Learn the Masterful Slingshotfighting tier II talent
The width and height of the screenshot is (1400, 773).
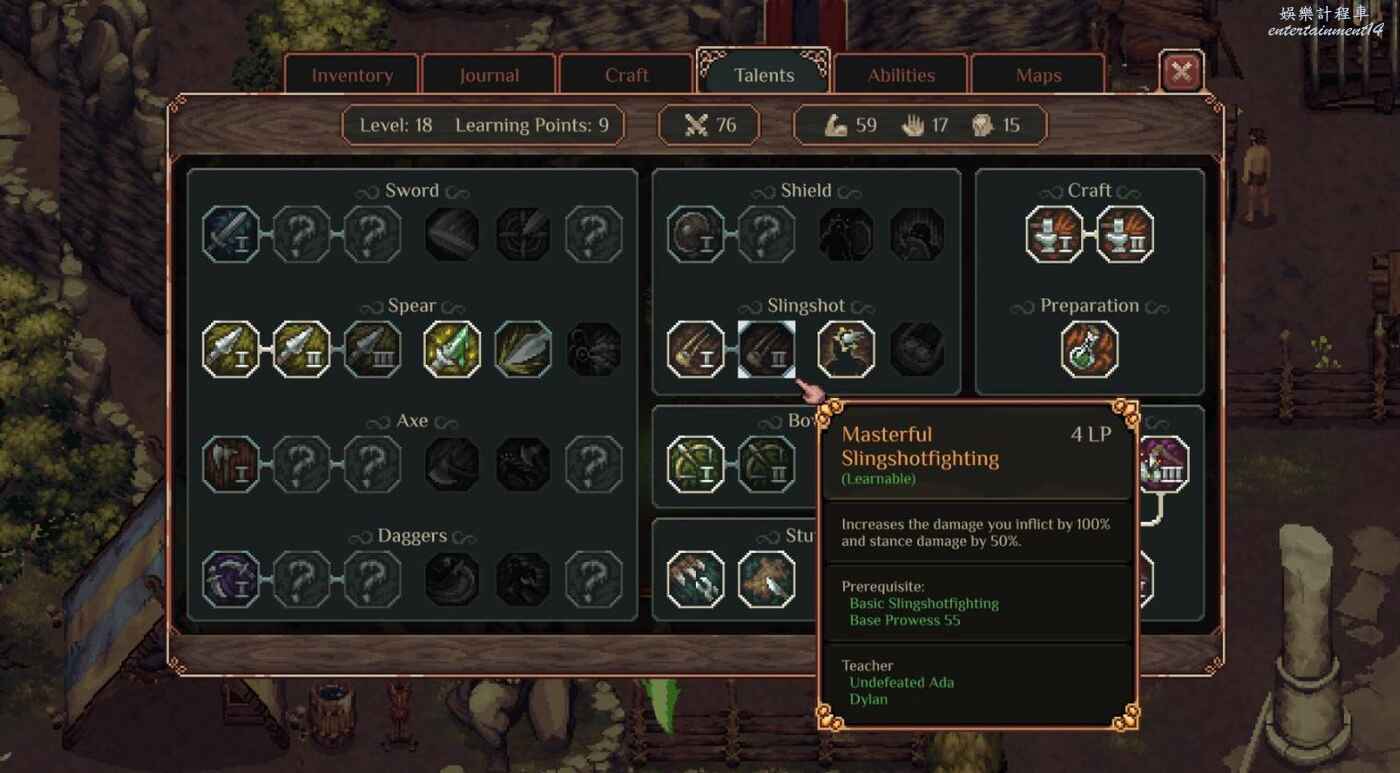tap(767, 350)
